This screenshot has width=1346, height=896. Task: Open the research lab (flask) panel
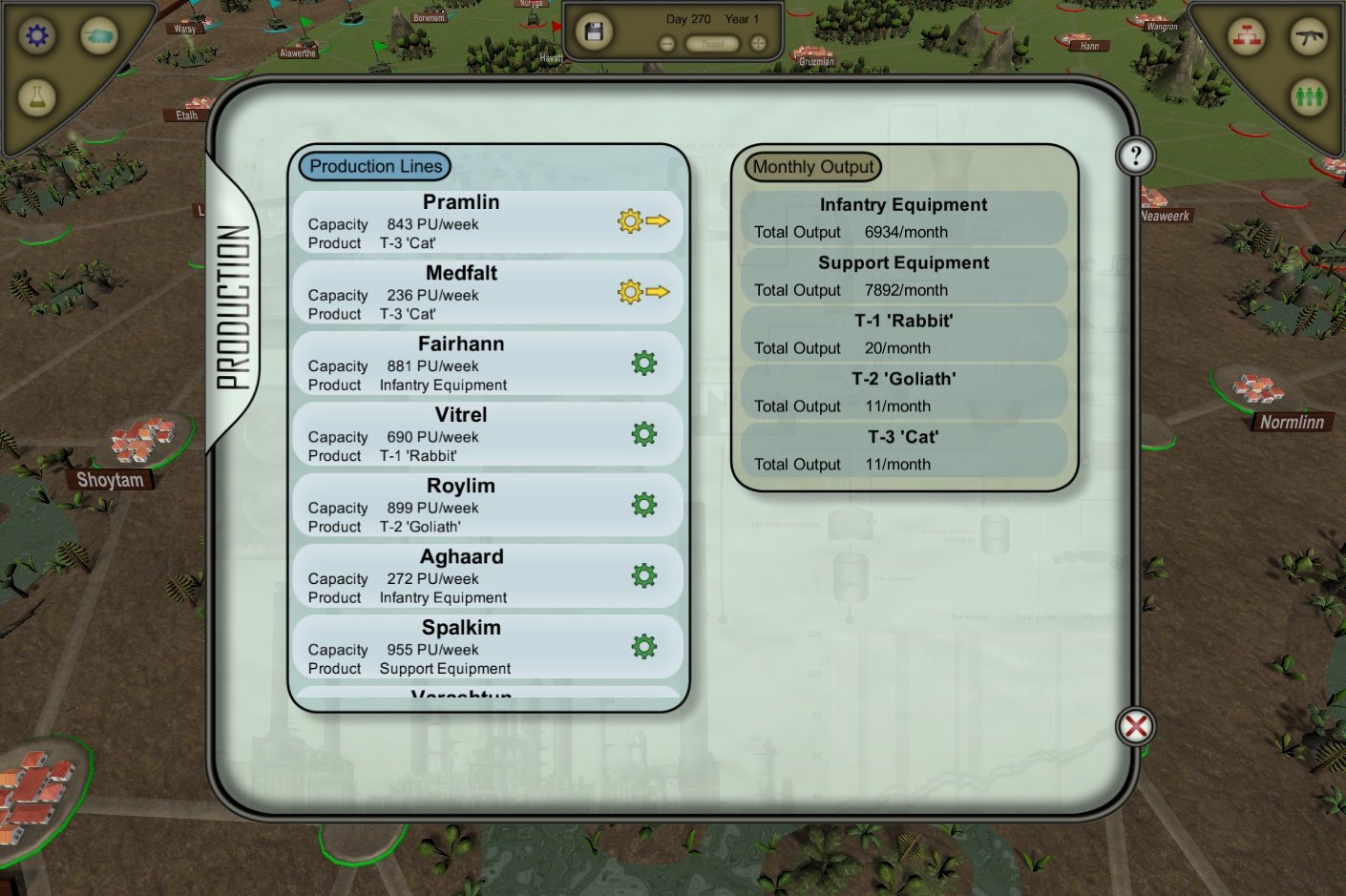tap(36, 96)
